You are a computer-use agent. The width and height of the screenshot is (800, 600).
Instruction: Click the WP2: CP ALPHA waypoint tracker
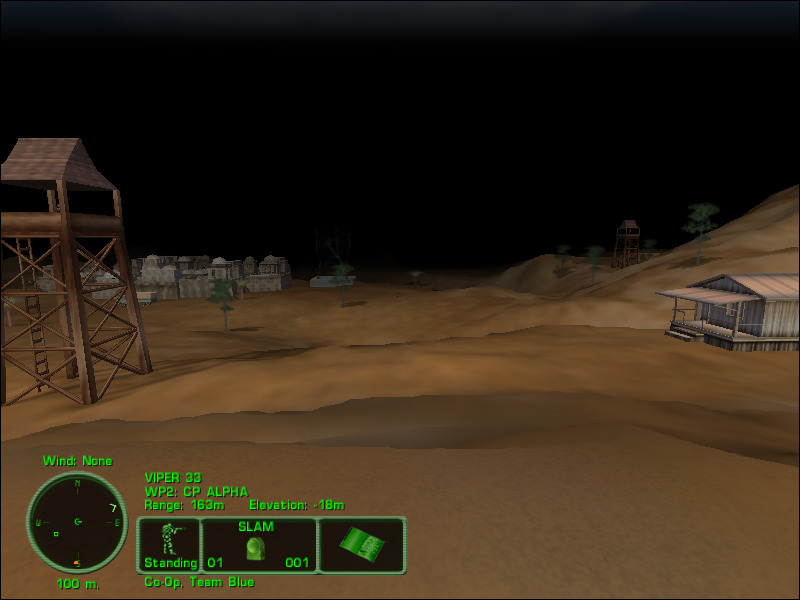pyautogui.click(x=196, y=491)
